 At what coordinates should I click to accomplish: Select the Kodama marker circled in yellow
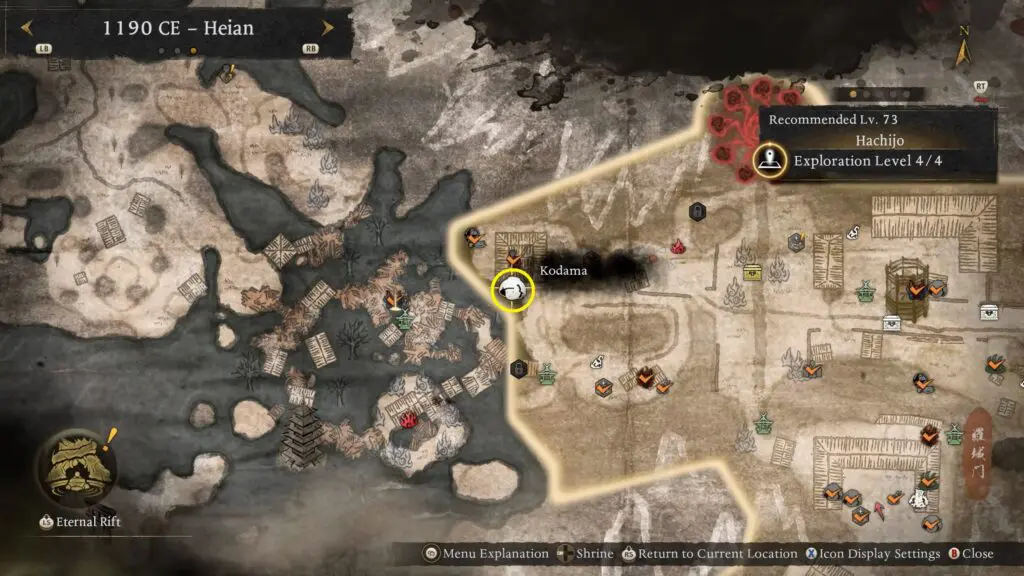point(513,289)
